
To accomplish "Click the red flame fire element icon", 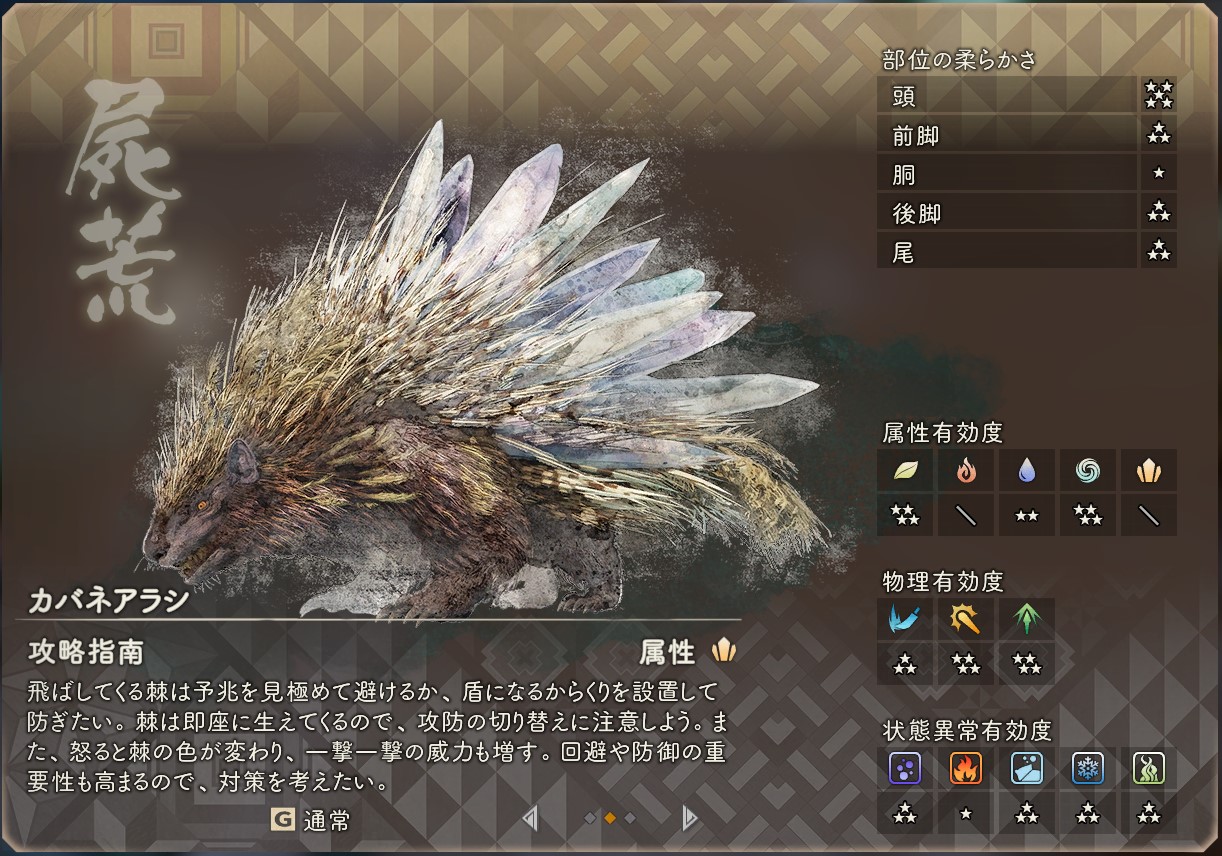I will pos(966,470).
